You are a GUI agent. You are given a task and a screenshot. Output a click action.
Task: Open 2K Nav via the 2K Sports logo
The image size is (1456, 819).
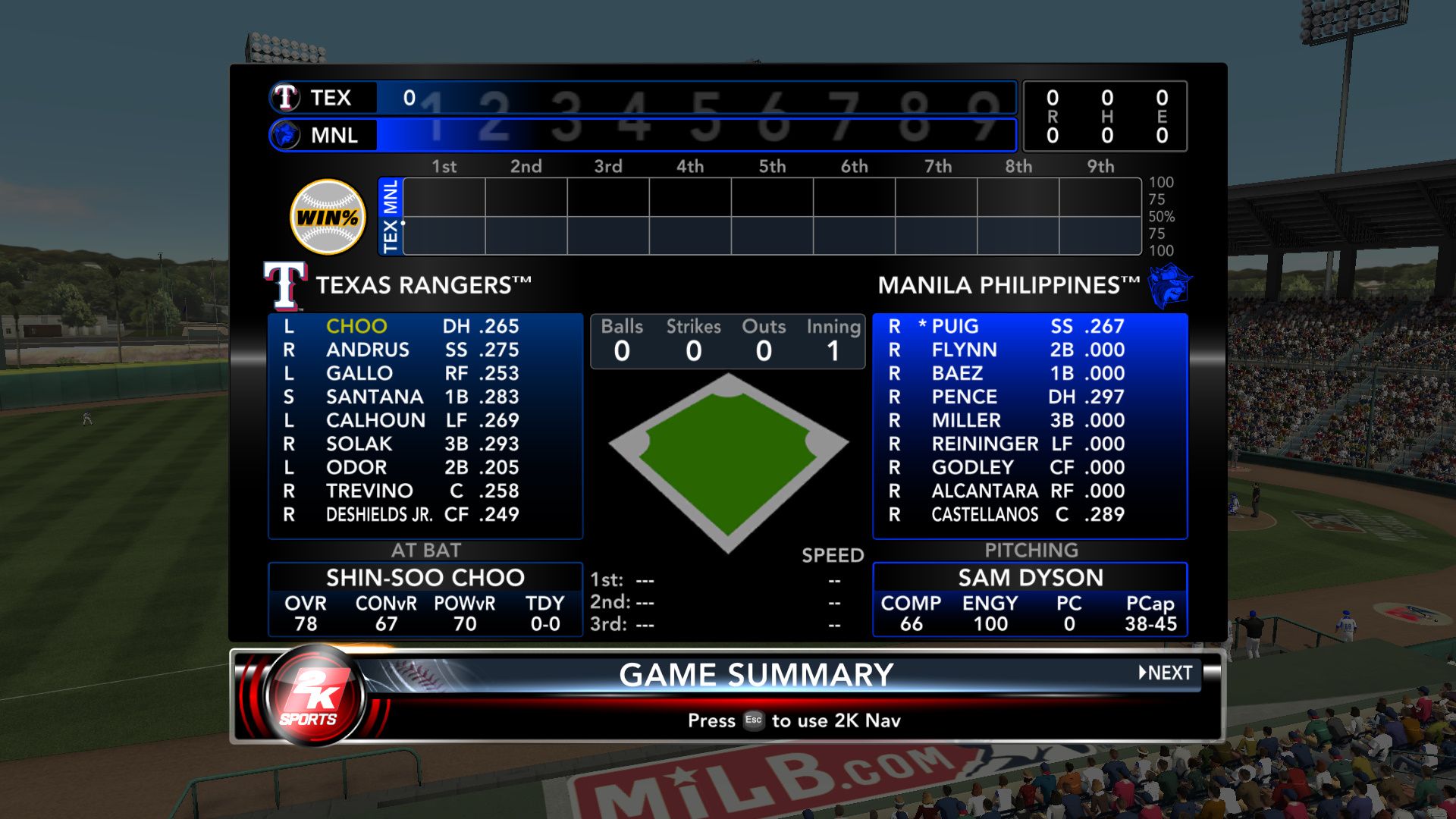[x=314, y=695]
